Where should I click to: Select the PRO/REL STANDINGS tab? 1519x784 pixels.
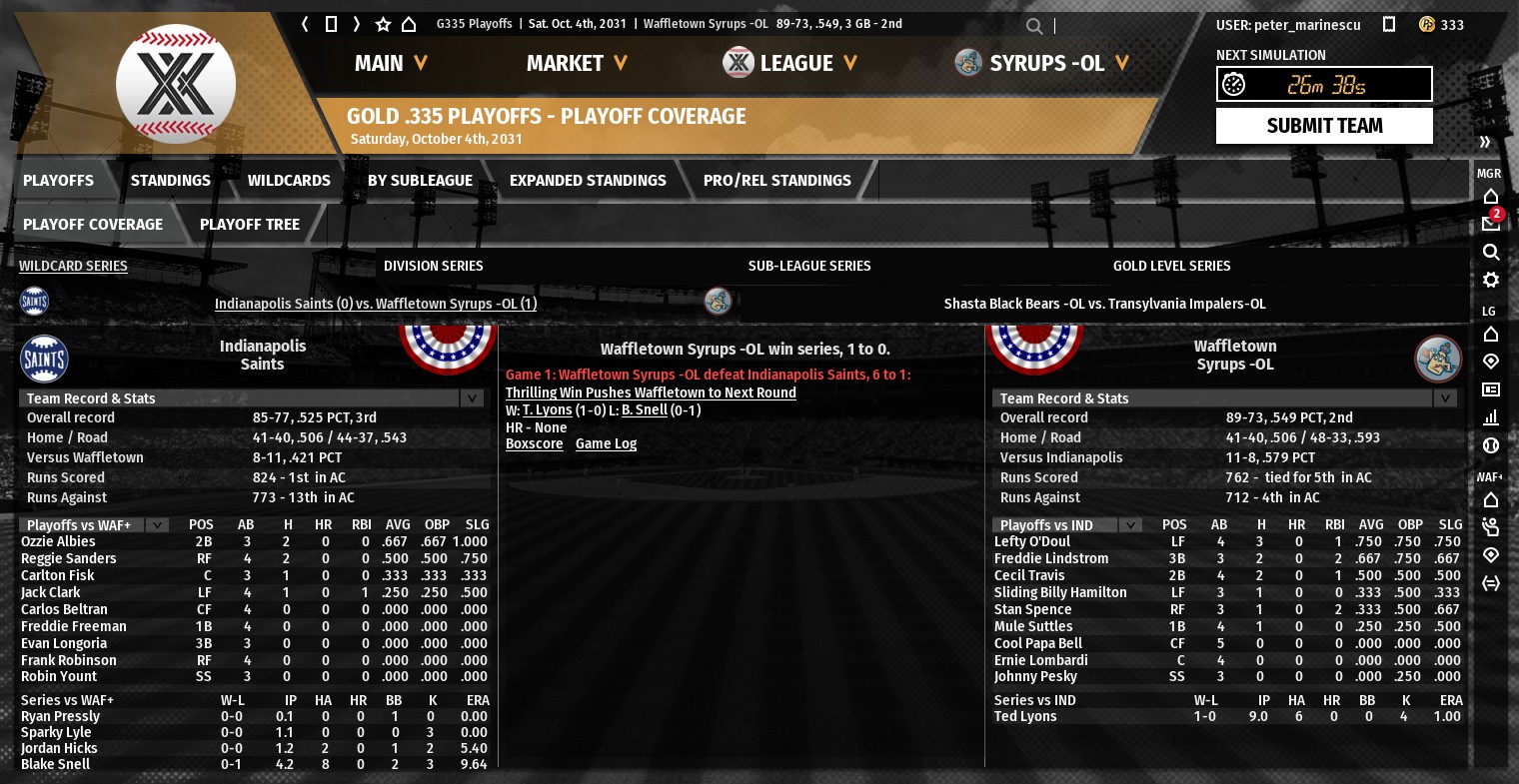point(776,181)
